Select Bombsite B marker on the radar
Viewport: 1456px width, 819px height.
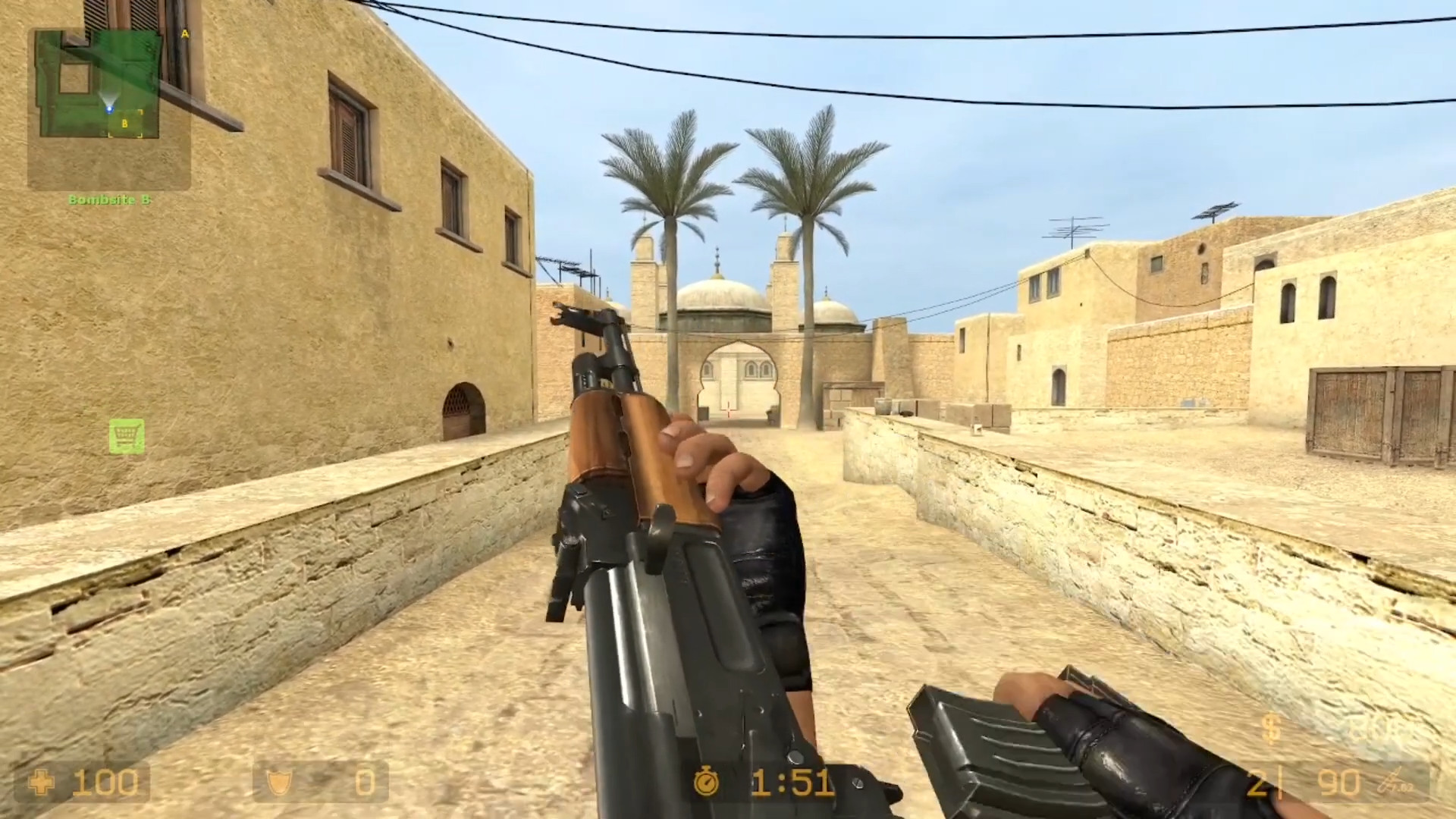pos(124,121)
